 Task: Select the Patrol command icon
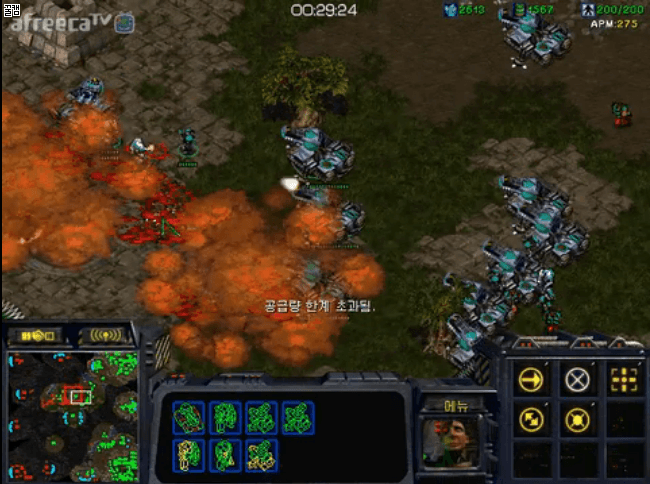(x=530, y=420)
